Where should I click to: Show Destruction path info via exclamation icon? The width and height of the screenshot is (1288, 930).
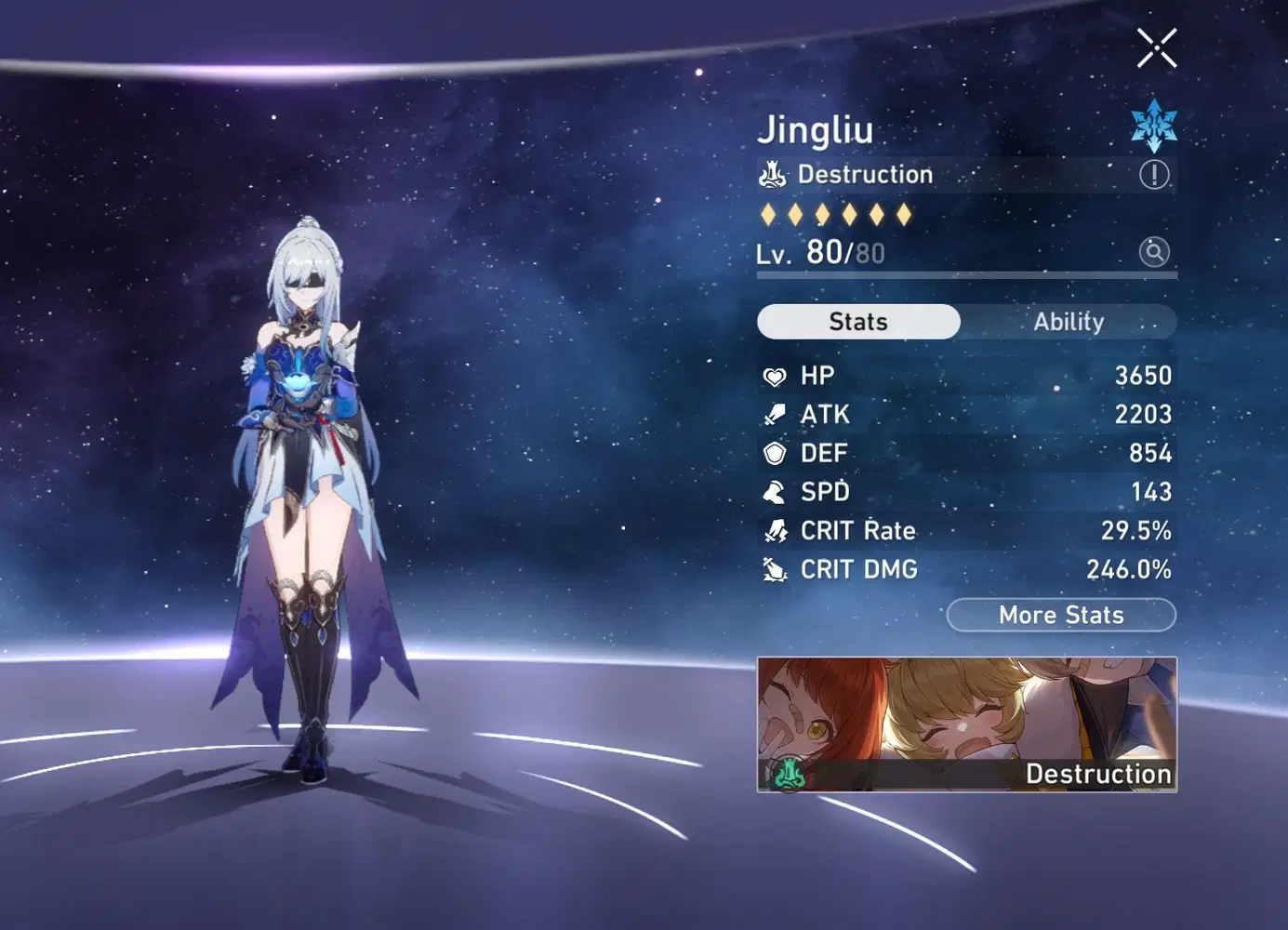tap(1154, 174)
